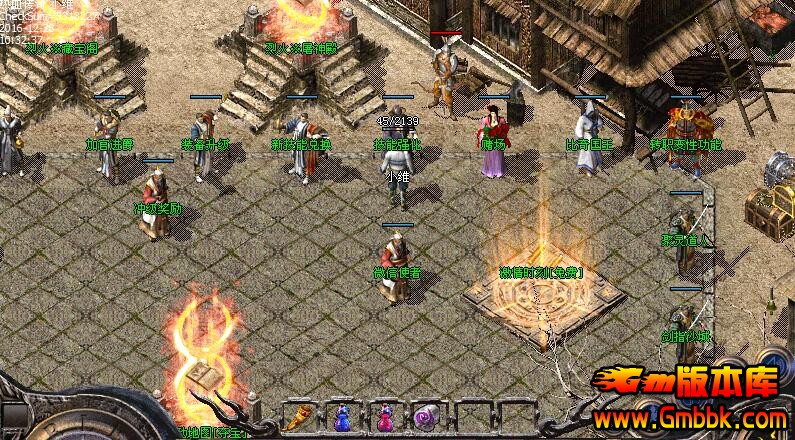Use the blue potion in the hotbar

click(343, 418)
